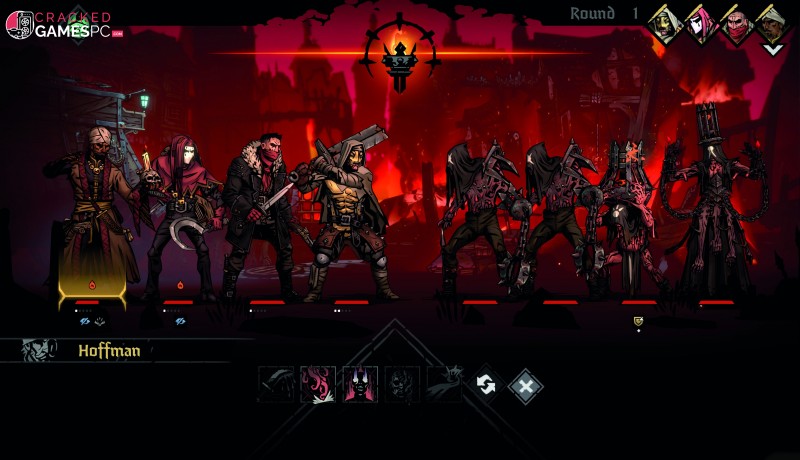Click the swap position arrows button
This screenshot has width=800, height=460.
pos(487,385)
